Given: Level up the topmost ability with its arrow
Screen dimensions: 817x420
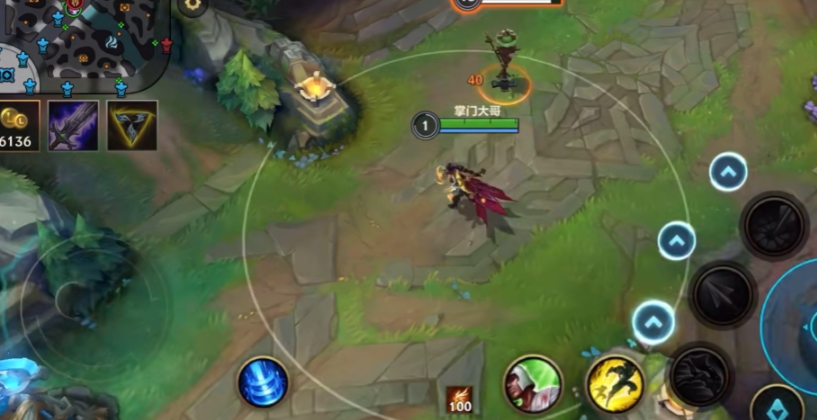Looking at the screenshot, I should pyautogui.click(x=728, y=172).
